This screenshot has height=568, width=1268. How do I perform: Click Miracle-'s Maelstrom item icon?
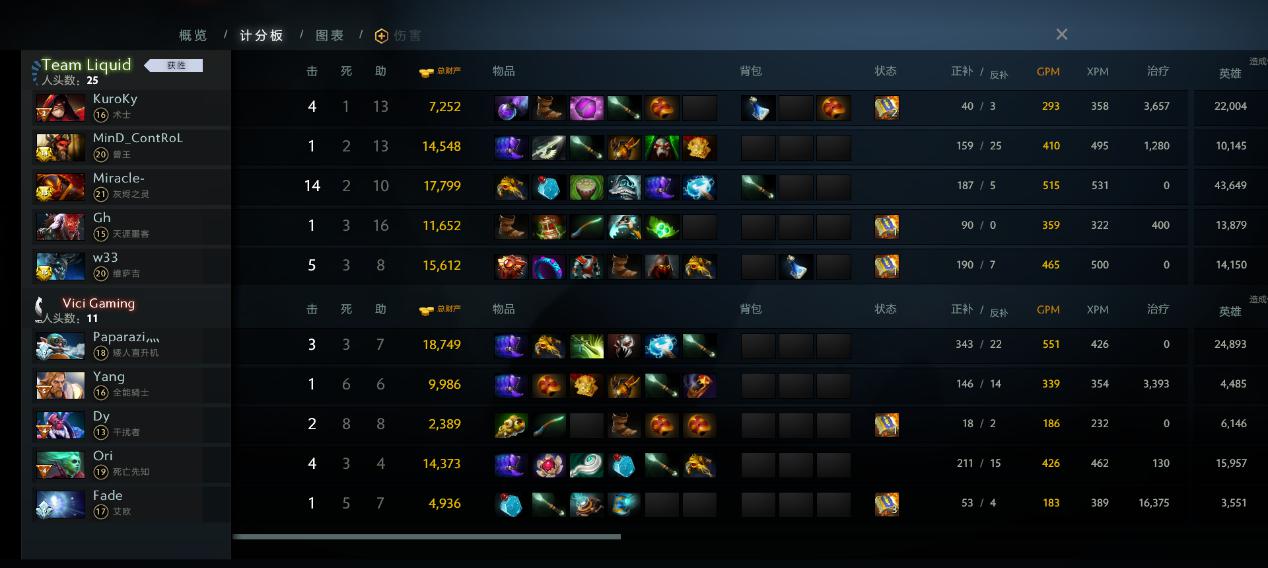click(x=699, y=187)
